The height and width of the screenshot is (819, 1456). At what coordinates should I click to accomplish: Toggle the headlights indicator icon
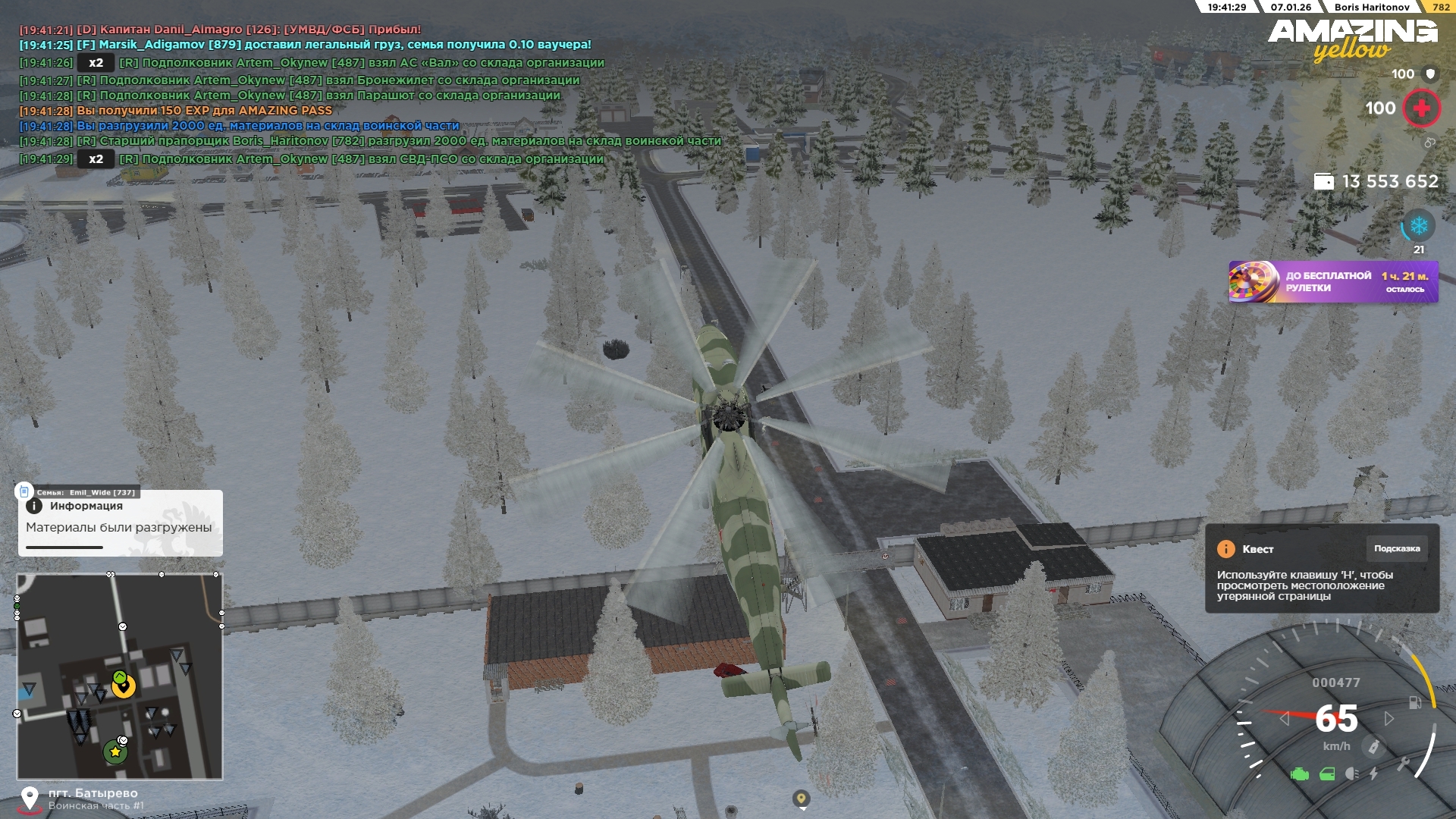(x=1351, y=774)
